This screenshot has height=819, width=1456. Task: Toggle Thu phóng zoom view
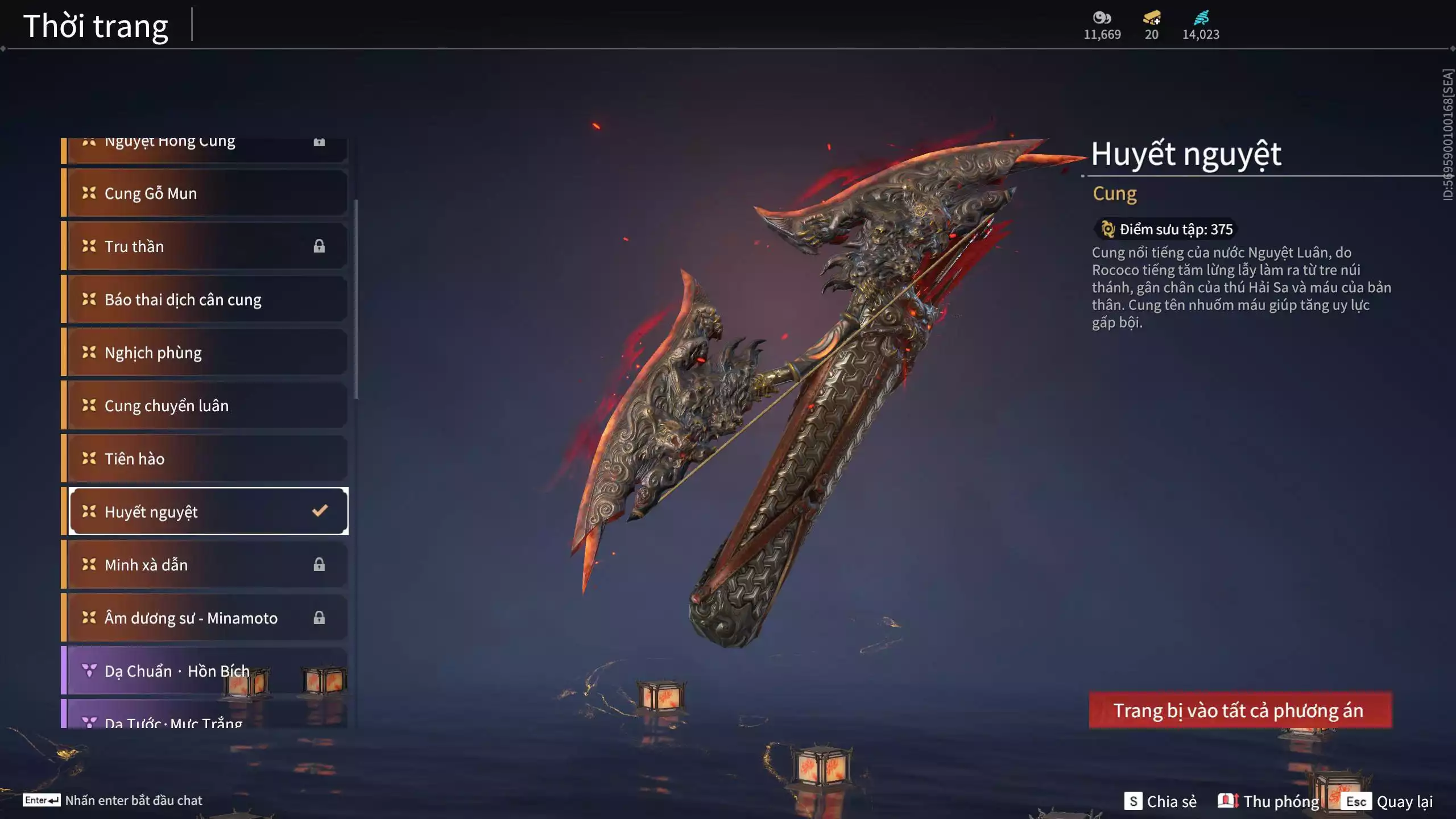[1268, 801]
